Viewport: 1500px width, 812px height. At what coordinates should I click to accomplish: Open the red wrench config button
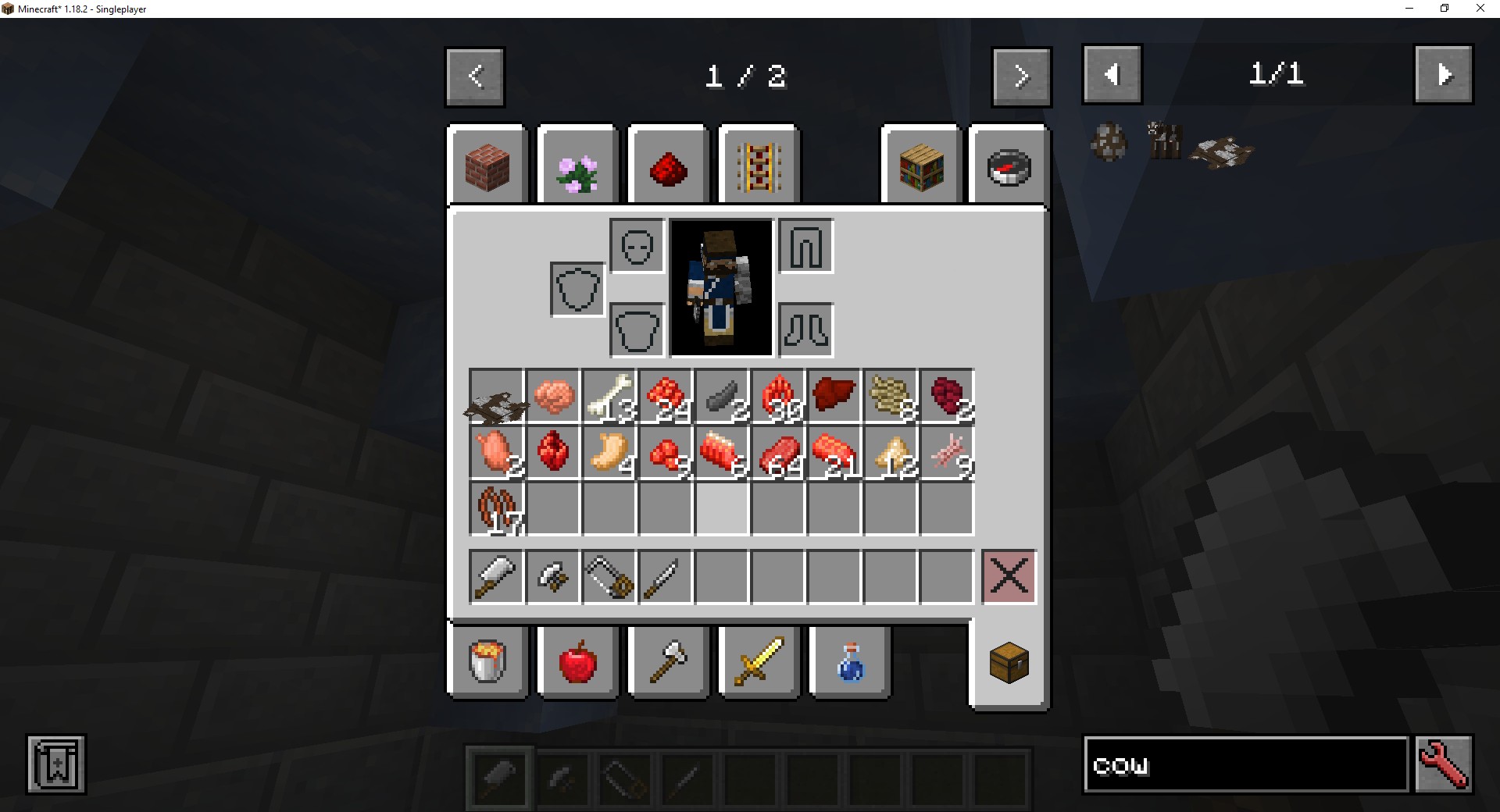pos(1444,765)
